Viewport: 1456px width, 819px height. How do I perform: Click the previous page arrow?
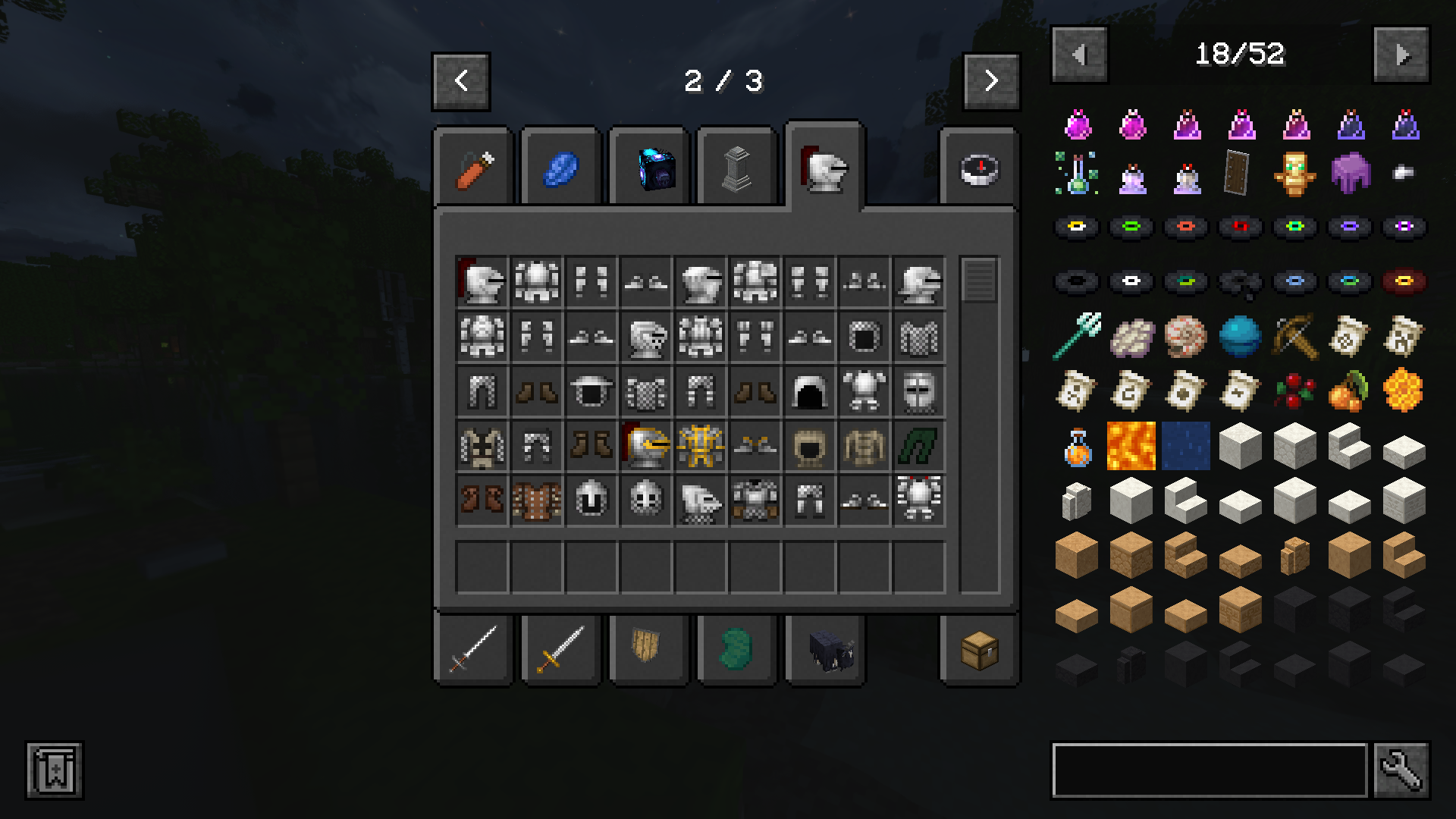pos(460,81)
